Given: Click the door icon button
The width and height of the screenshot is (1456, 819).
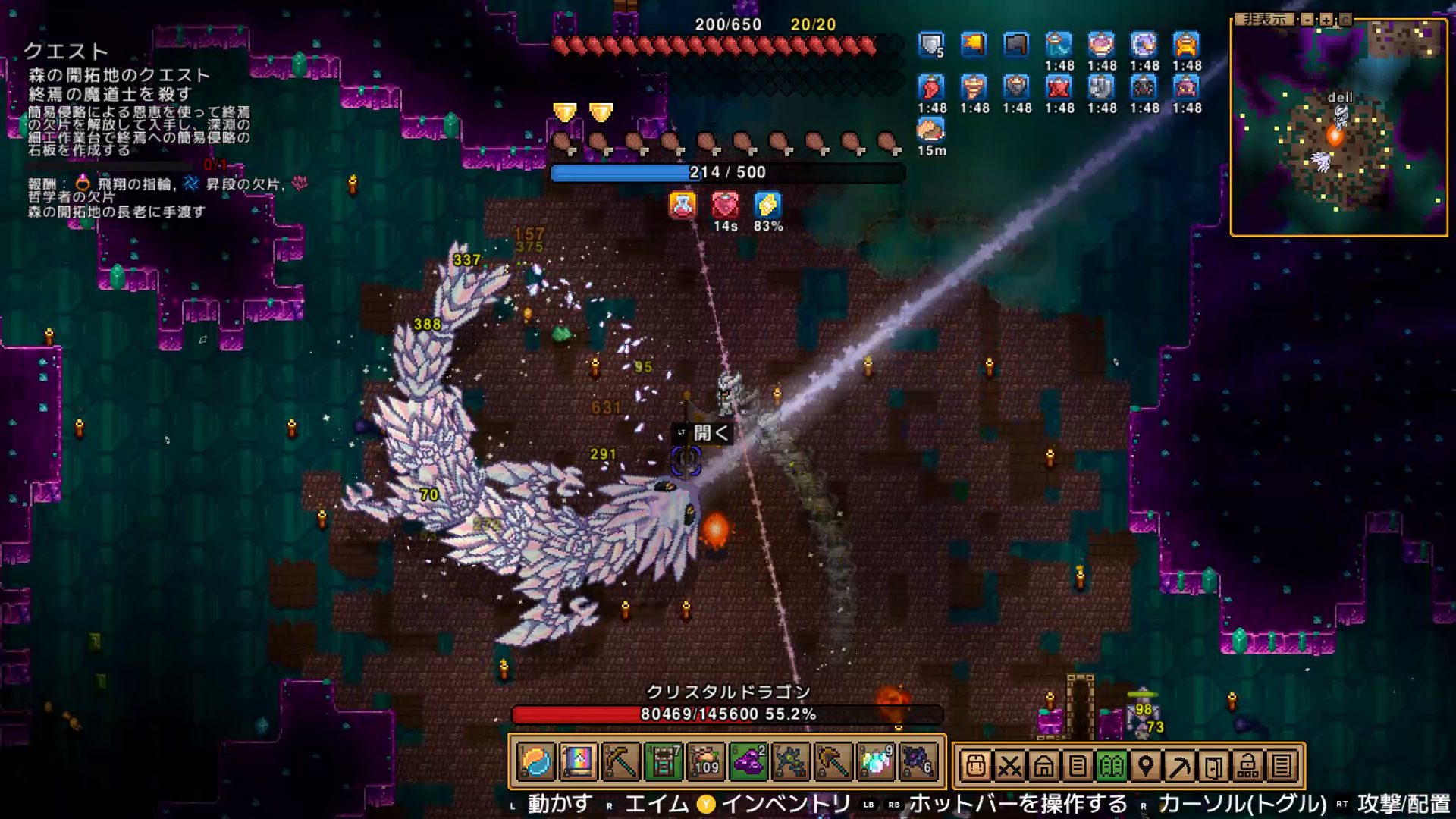Looking at the screenshot, I should pyautogui.click(x=1213, y=766).
